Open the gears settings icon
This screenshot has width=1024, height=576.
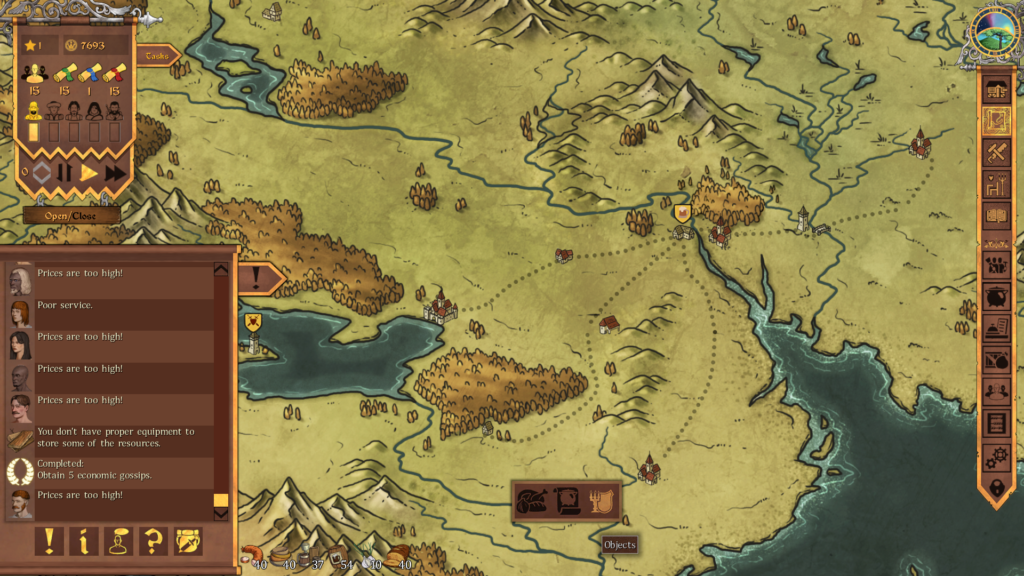(x=996, y=456)
